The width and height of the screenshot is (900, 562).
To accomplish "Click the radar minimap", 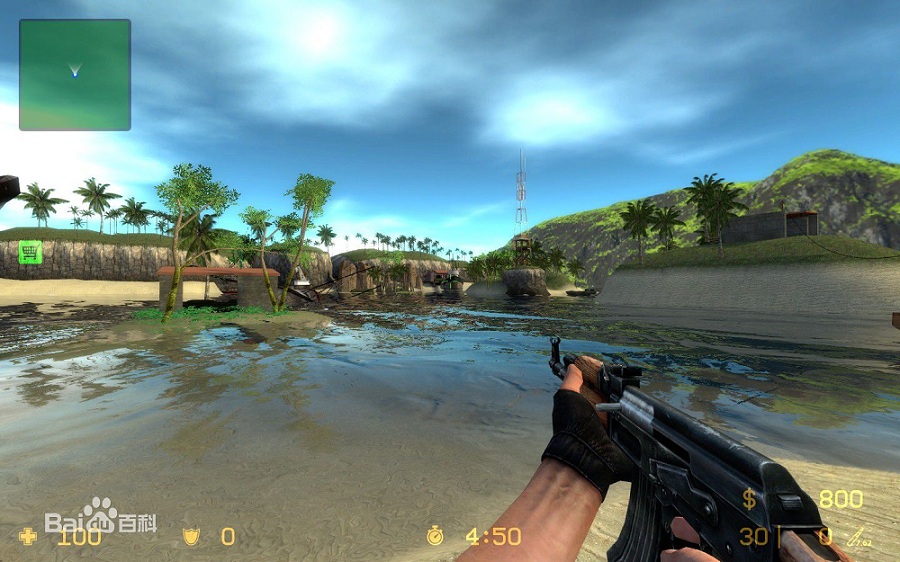I will tap(75, 75).
